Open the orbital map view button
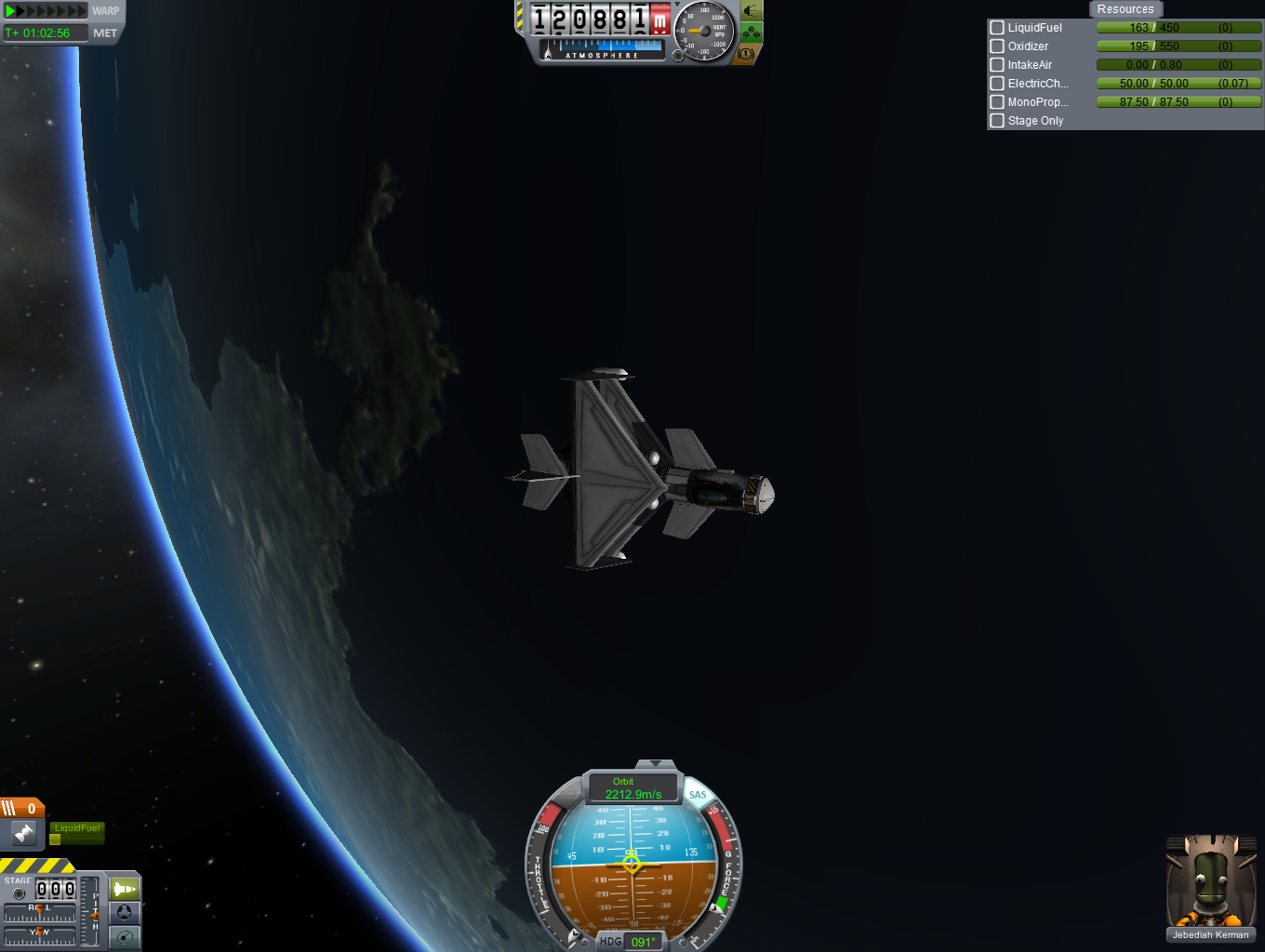 [125, 937]
